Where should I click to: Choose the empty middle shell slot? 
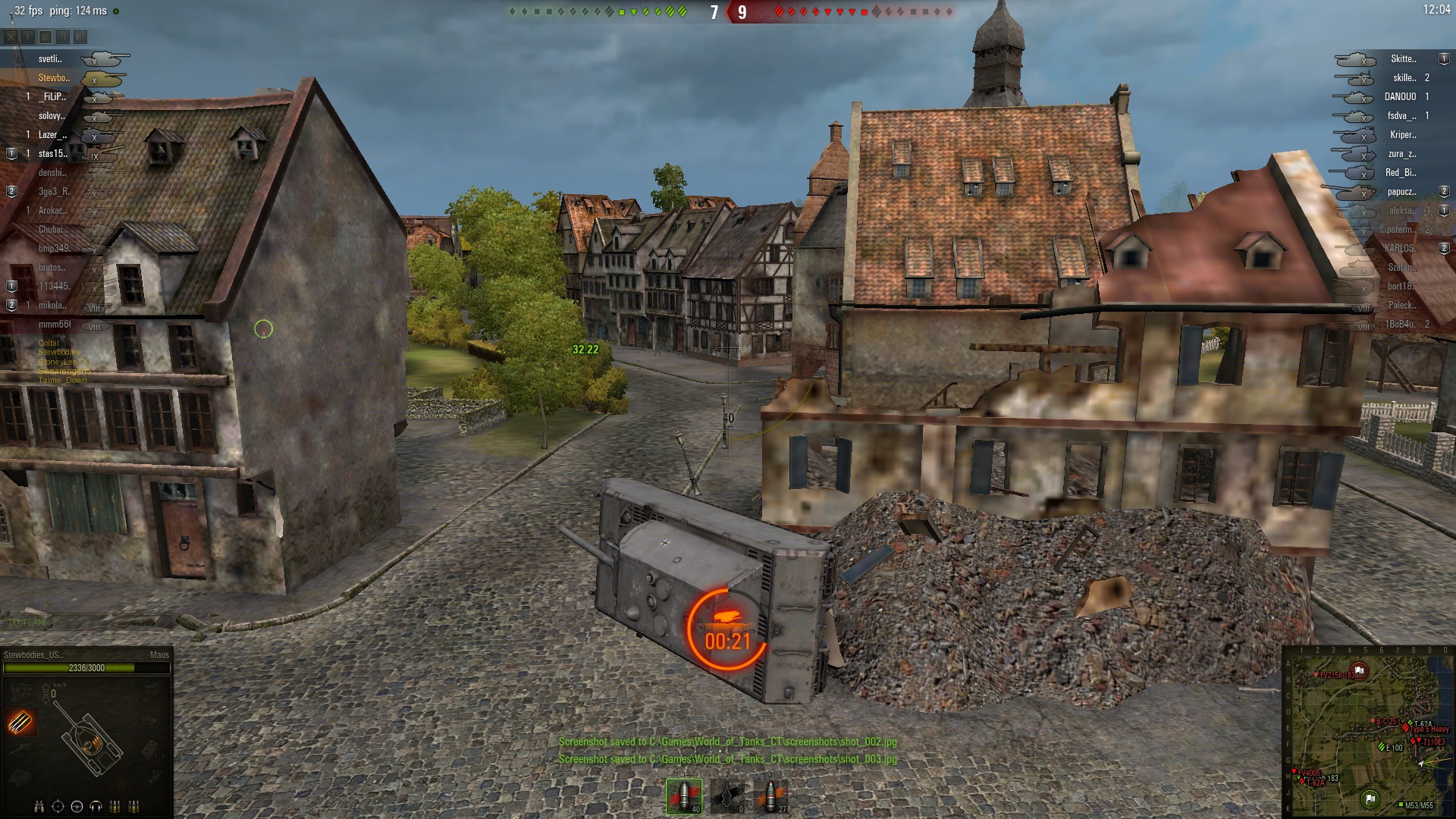click(727, 796)
